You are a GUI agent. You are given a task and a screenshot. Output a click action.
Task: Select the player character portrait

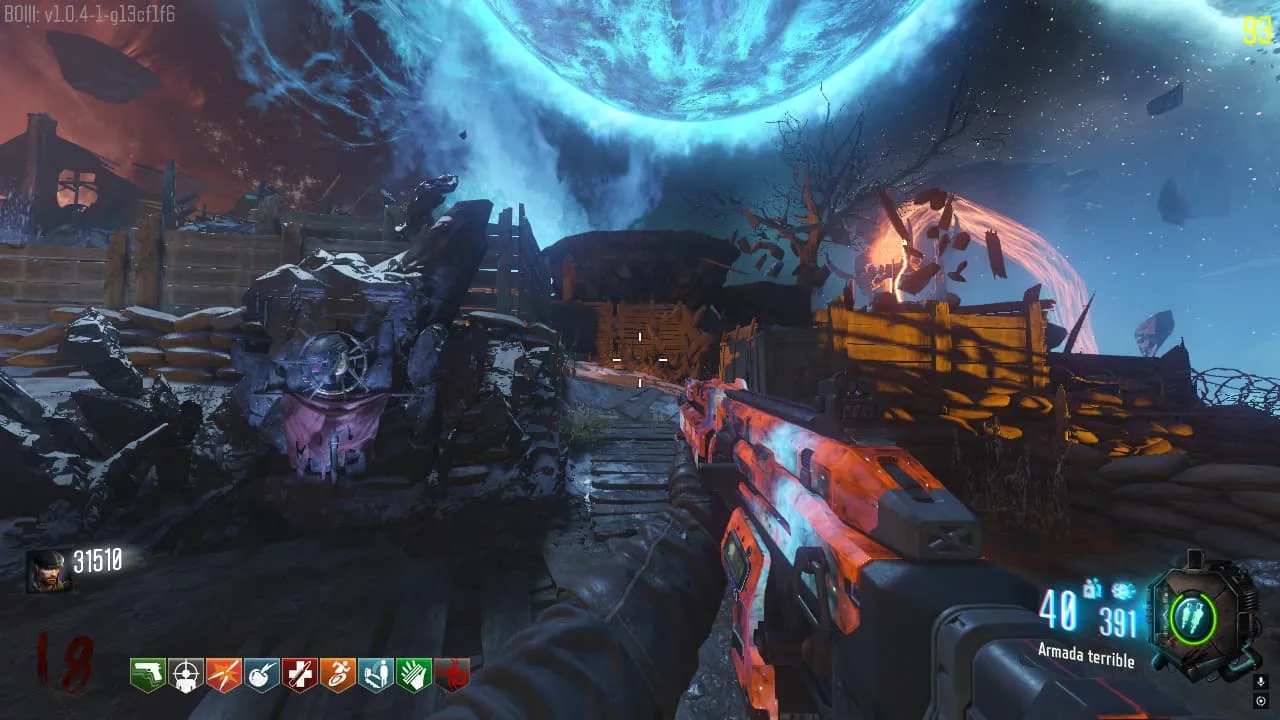[47, 570]
